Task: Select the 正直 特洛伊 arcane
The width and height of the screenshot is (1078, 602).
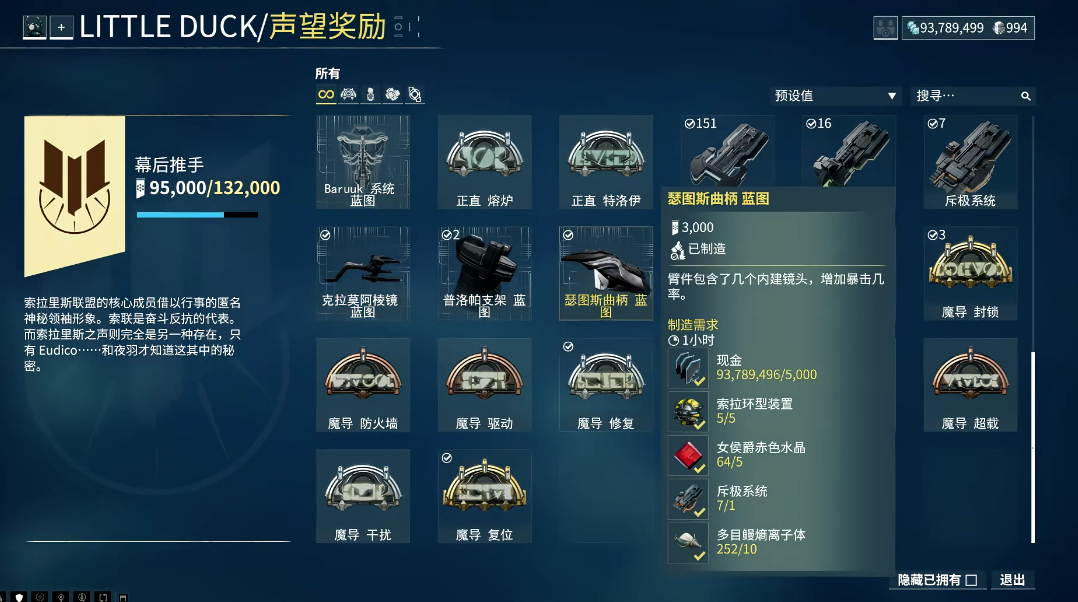Action: [x=605, y=162]
